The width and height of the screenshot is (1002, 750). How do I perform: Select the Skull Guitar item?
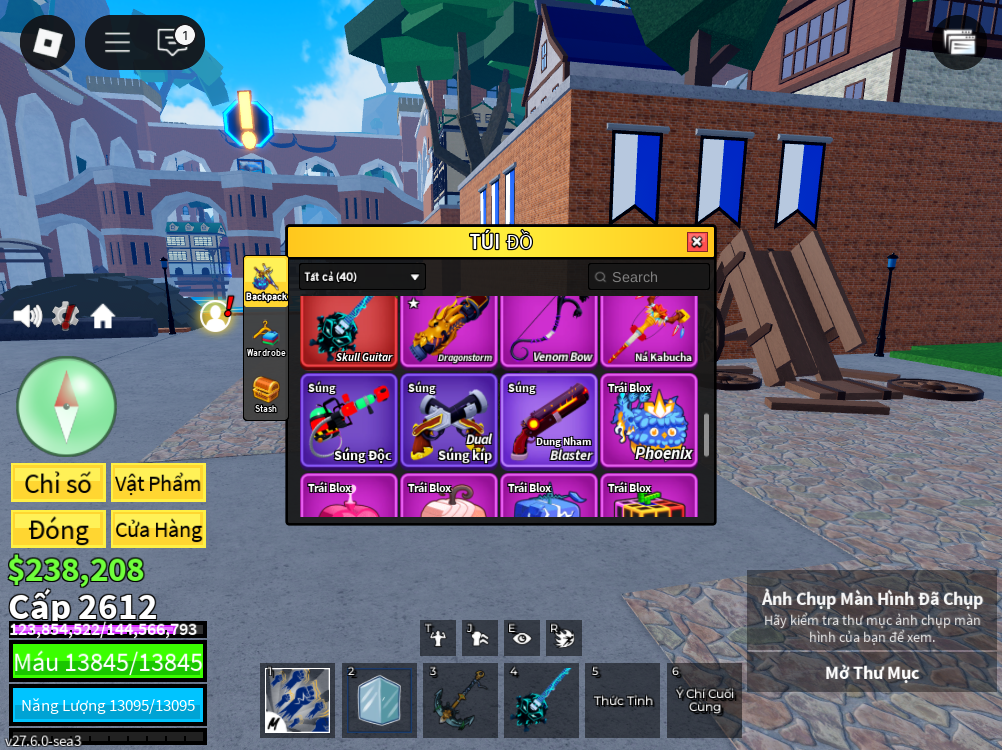click(349, 331)
